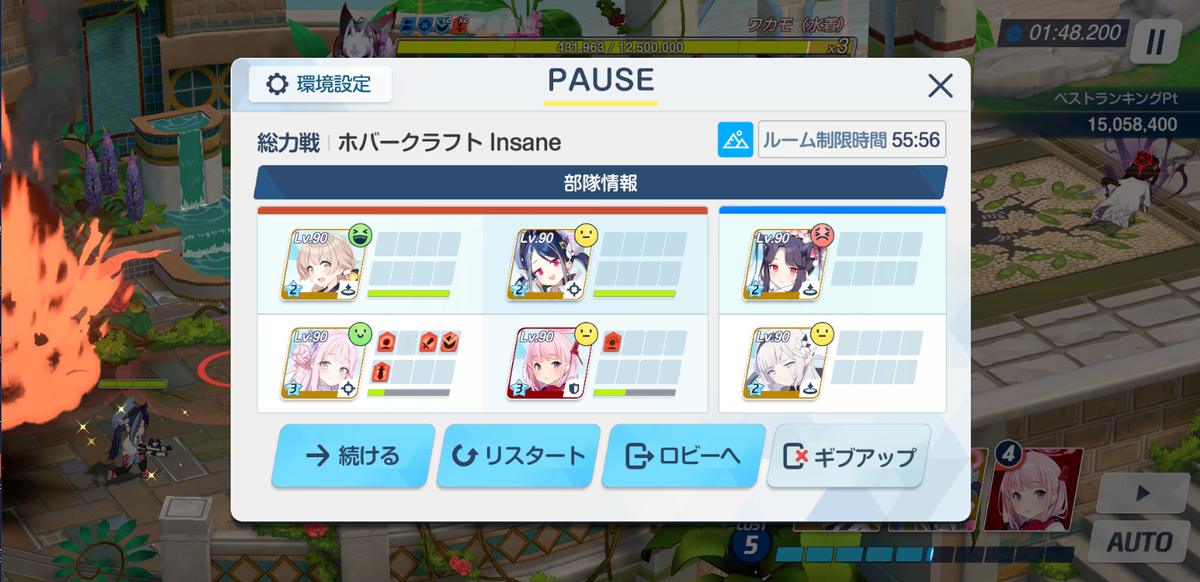Screen dimensions: 1200x582
Task: Click the pause button beside the timer
Action: [x=1156, y=42]
